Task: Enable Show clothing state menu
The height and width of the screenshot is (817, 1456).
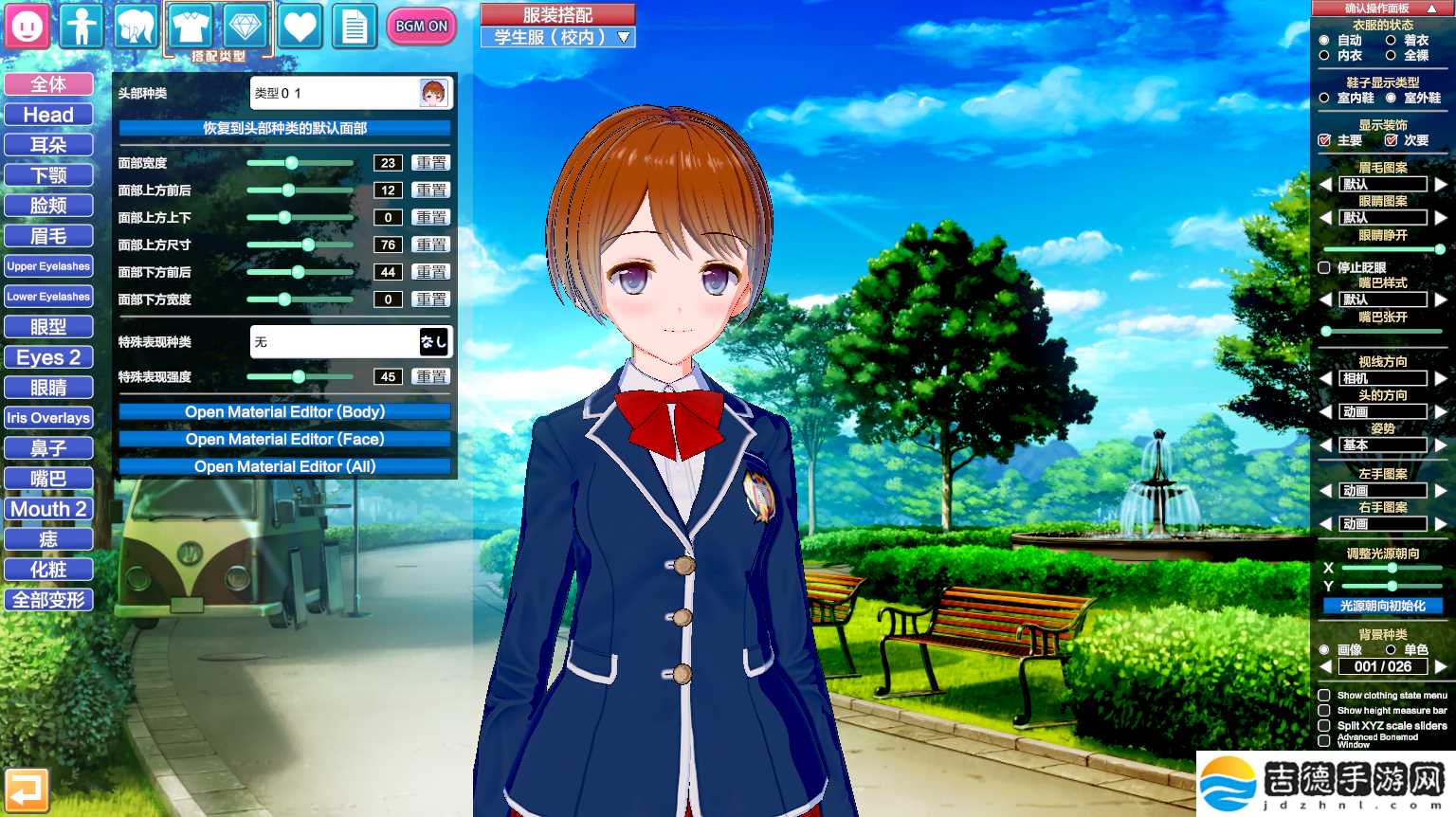Action: pyautogui.click(x=1324, y=695)
